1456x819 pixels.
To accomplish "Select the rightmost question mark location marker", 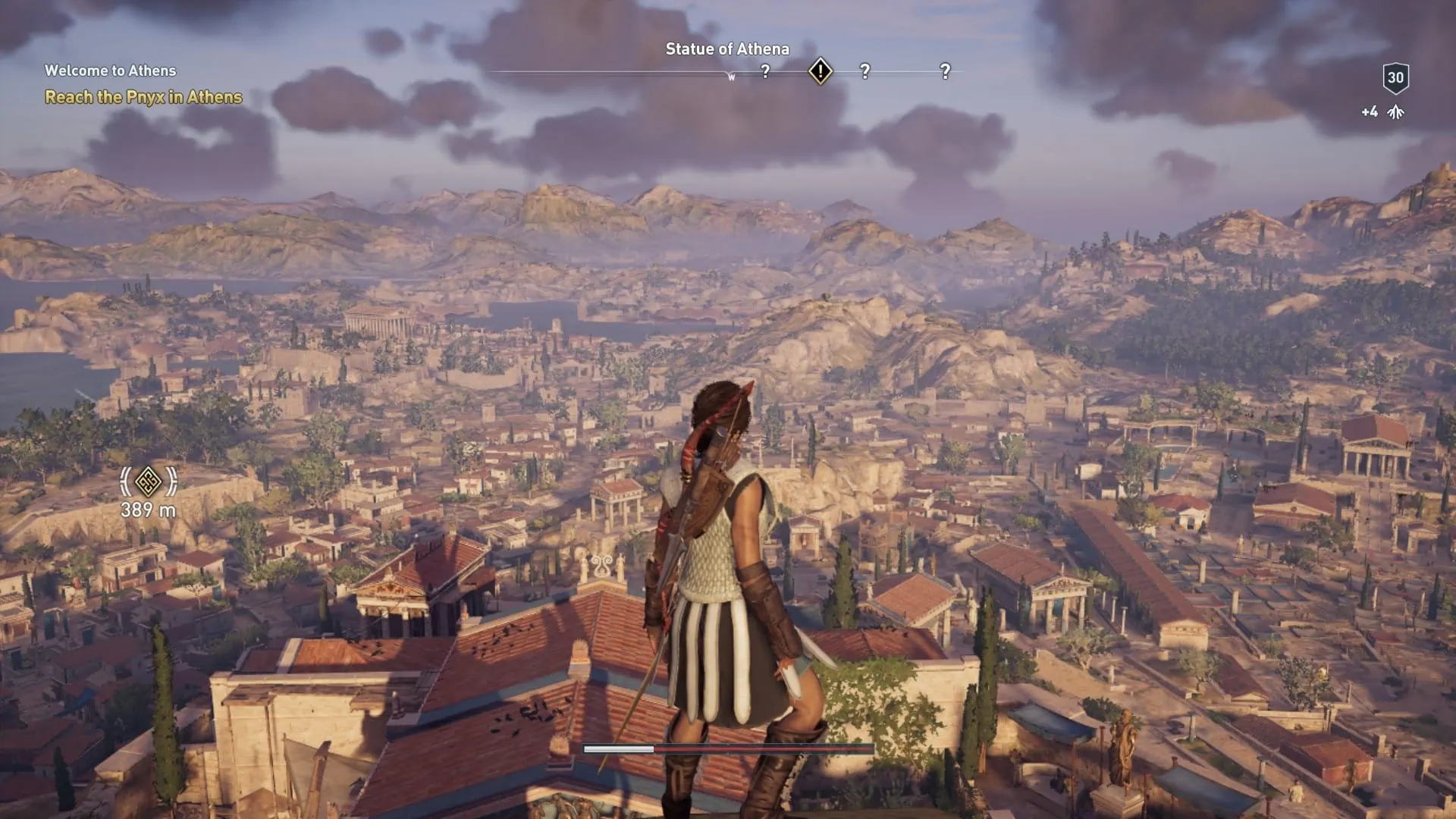I will click(x=944, y=72).
